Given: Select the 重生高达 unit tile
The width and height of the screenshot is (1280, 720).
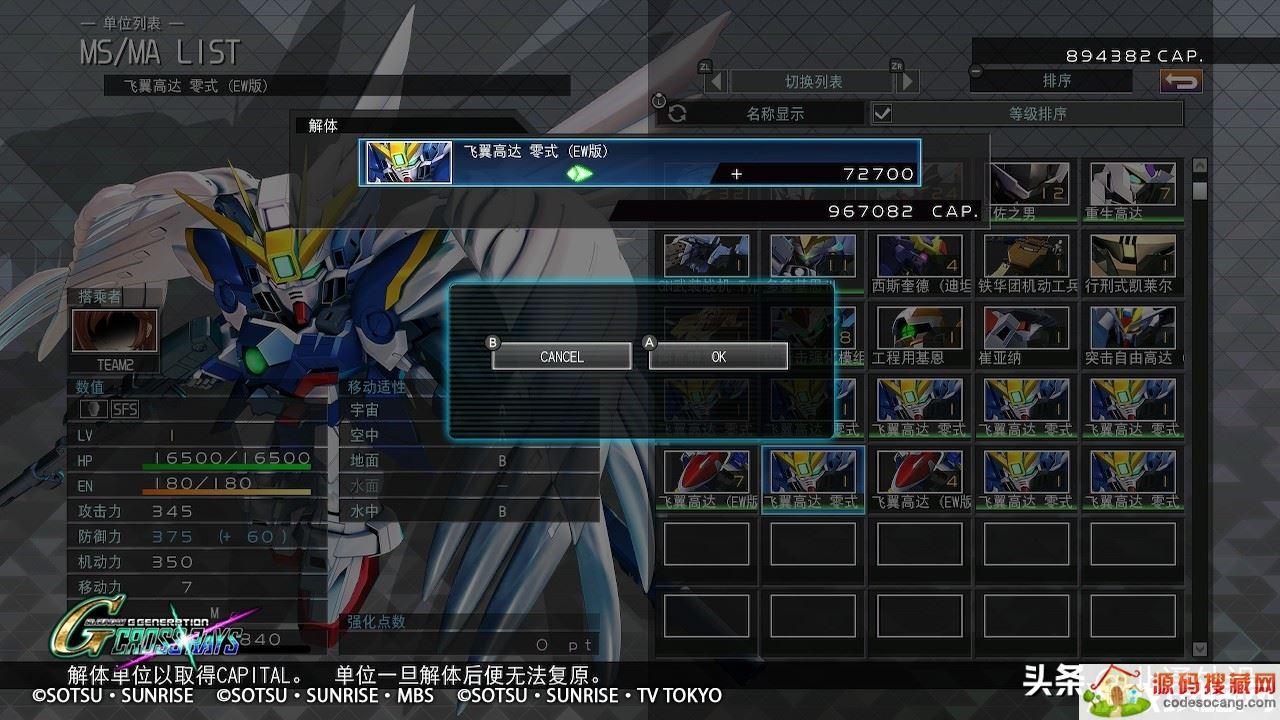Looking at the screenshot, I should tap(1133, 190).
